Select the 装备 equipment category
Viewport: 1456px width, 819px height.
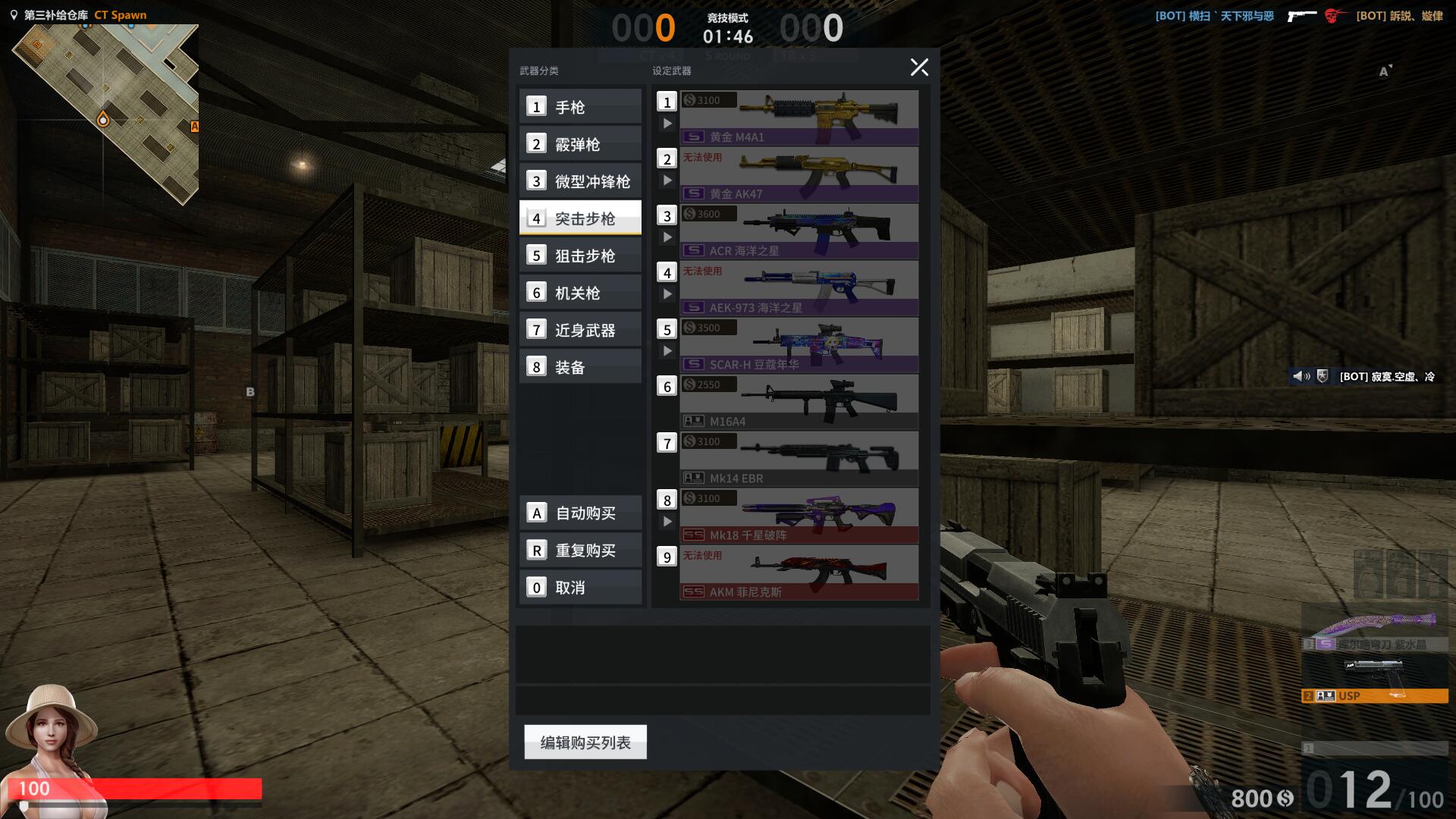coord(580,367)
